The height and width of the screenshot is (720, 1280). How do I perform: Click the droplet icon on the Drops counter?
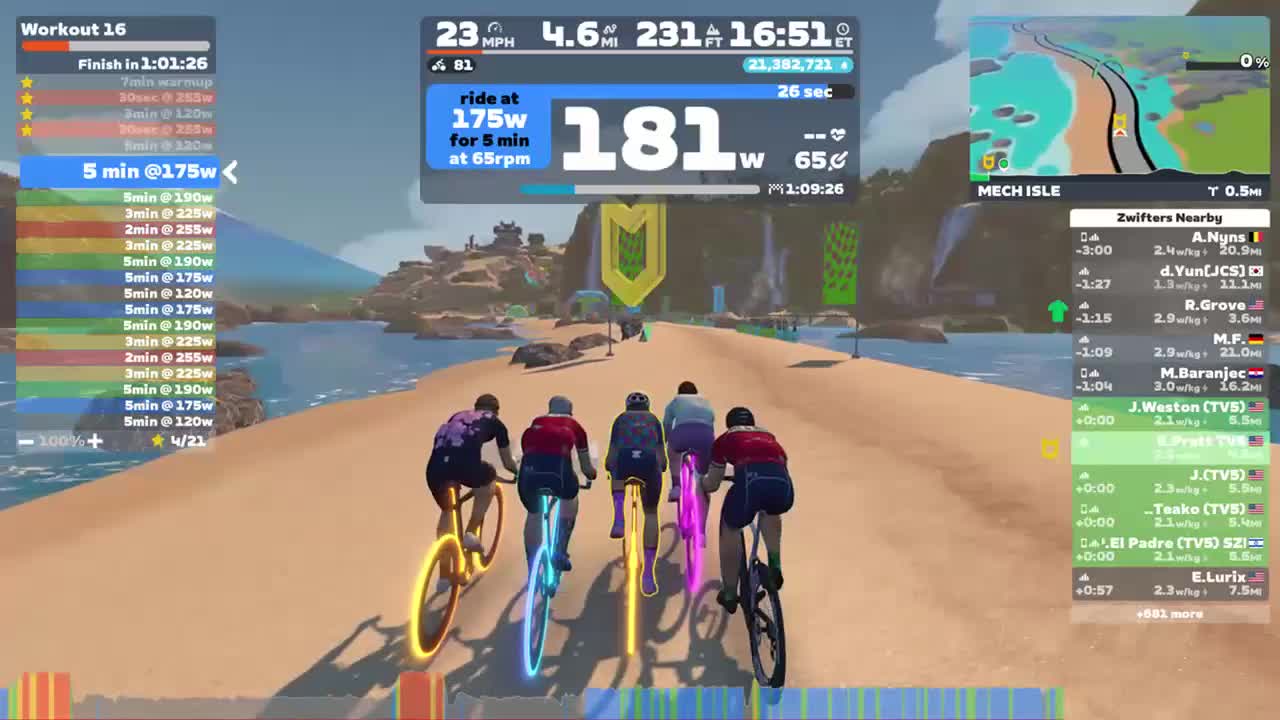[x=845, y=65]
